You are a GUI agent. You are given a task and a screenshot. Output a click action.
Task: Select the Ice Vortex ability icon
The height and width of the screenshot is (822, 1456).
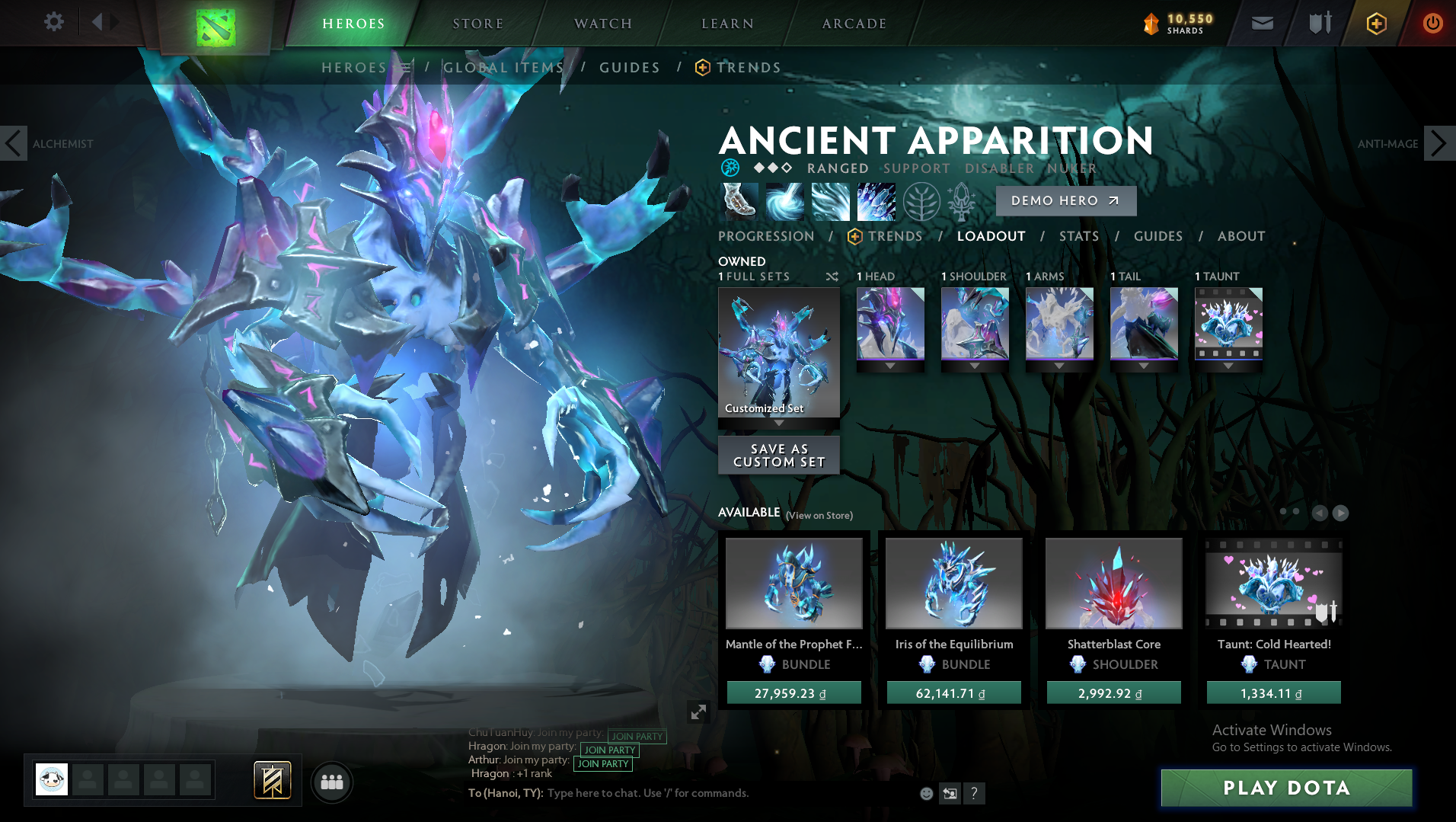[x=784, y=200]
